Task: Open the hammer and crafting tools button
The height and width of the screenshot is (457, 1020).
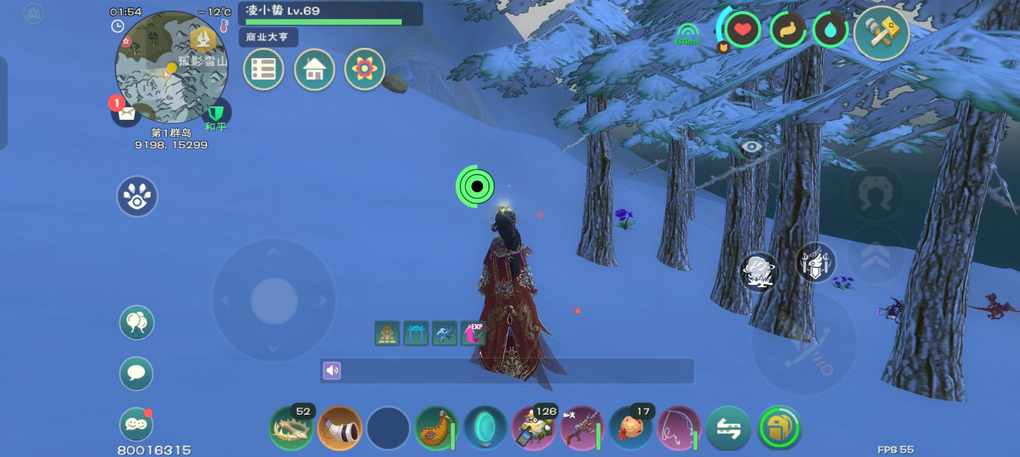Action: 881,33
